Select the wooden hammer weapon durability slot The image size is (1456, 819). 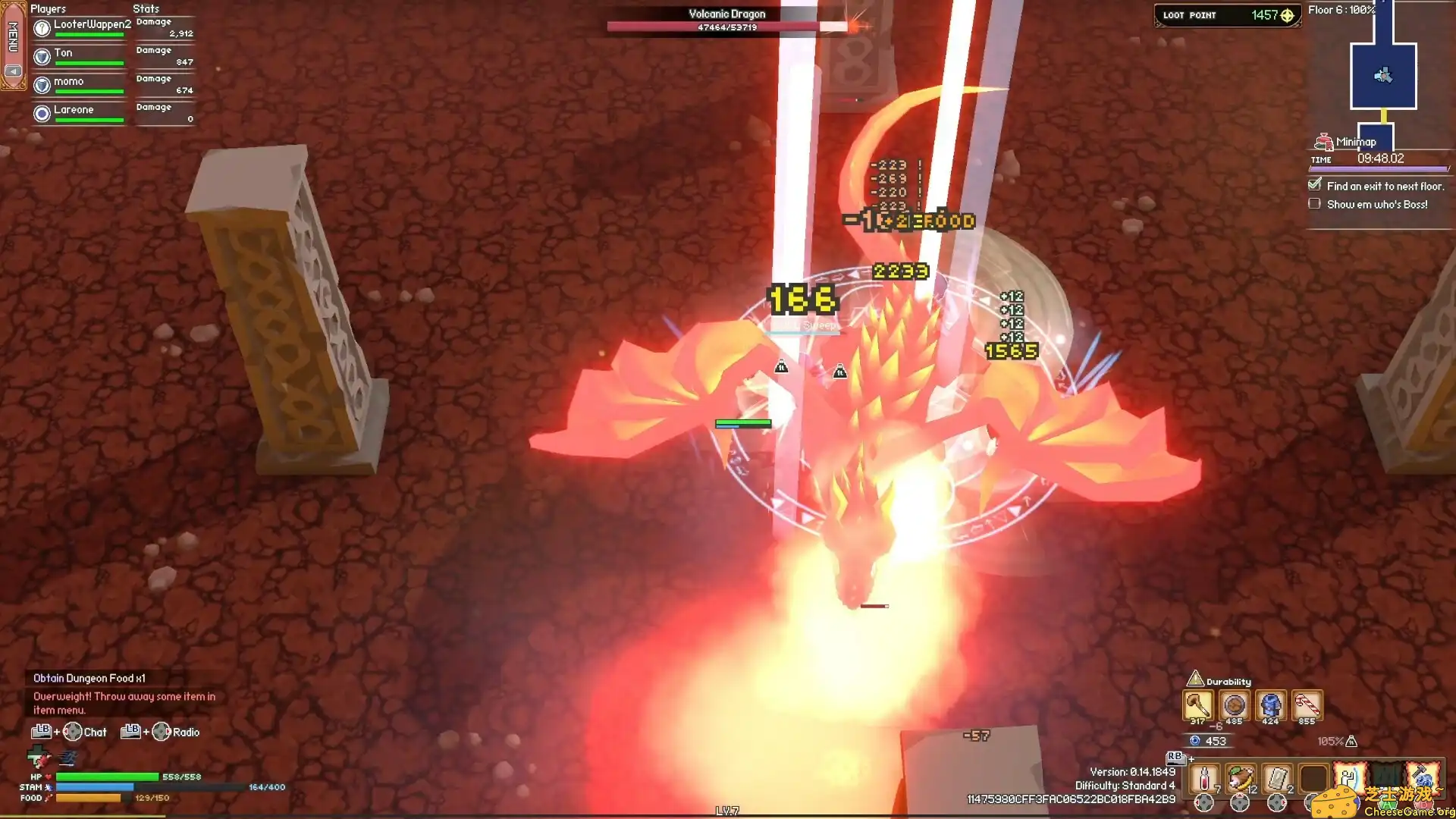(1197, 706)
